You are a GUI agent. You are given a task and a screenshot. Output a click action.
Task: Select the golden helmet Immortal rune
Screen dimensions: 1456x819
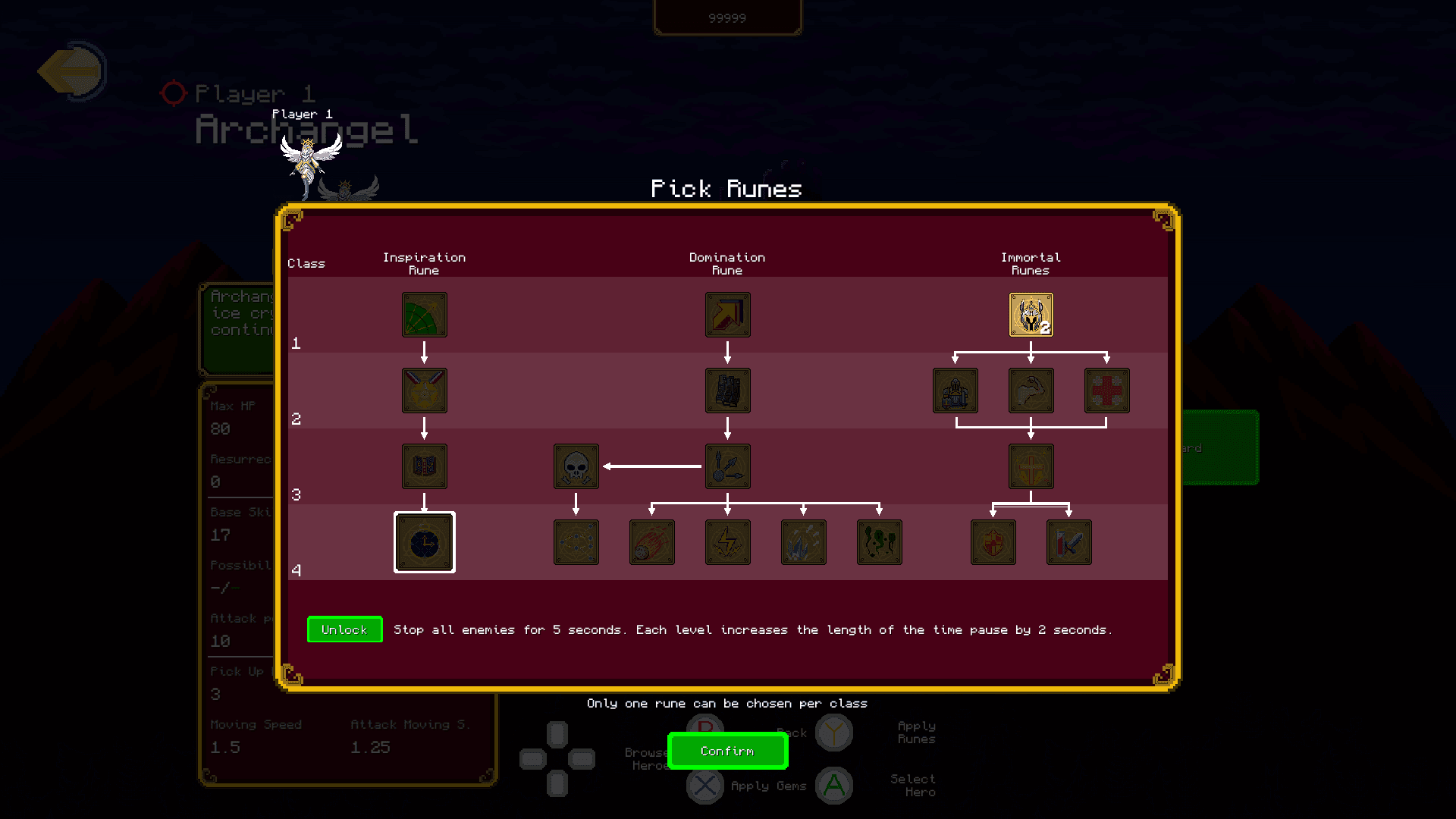click(x=1031, y=315)
